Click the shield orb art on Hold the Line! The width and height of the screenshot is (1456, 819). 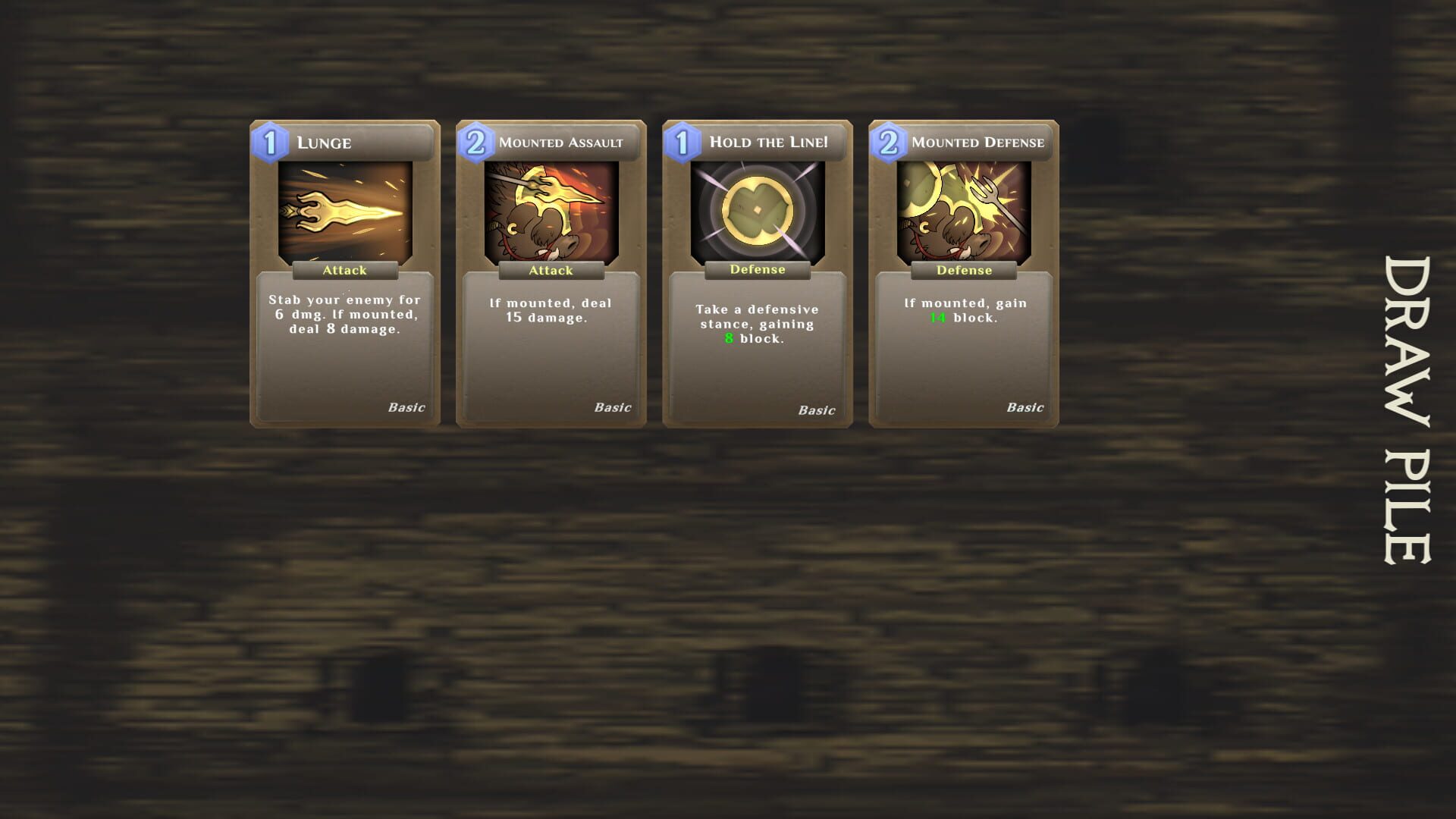coord(757,212)
